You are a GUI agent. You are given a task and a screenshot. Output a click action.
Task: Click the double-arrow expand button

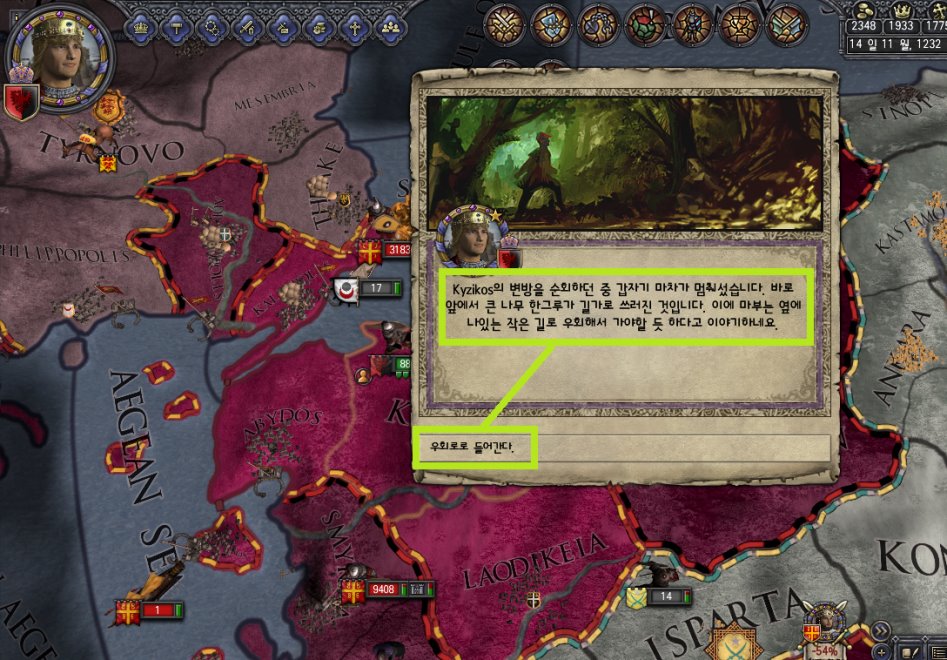coord(880,629)
